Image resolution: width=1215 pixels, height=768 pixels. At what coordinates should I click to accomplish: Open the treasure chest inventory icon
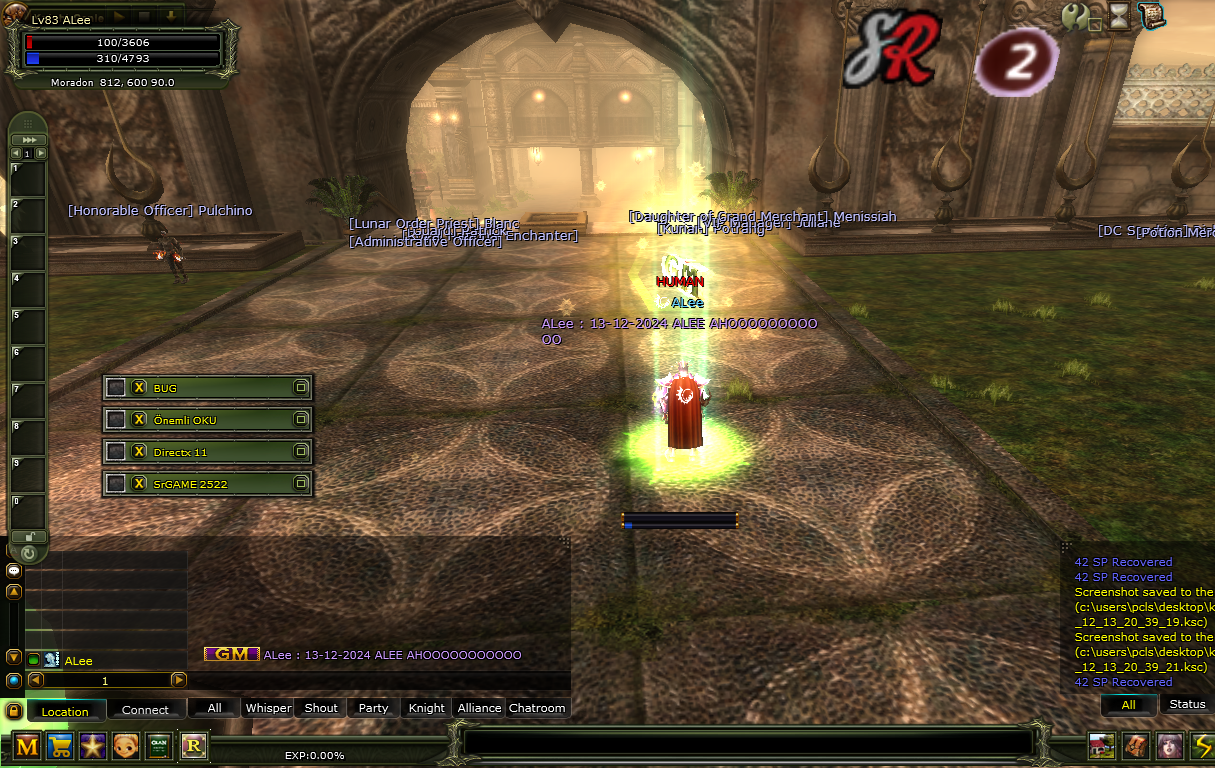[1135, 746]
